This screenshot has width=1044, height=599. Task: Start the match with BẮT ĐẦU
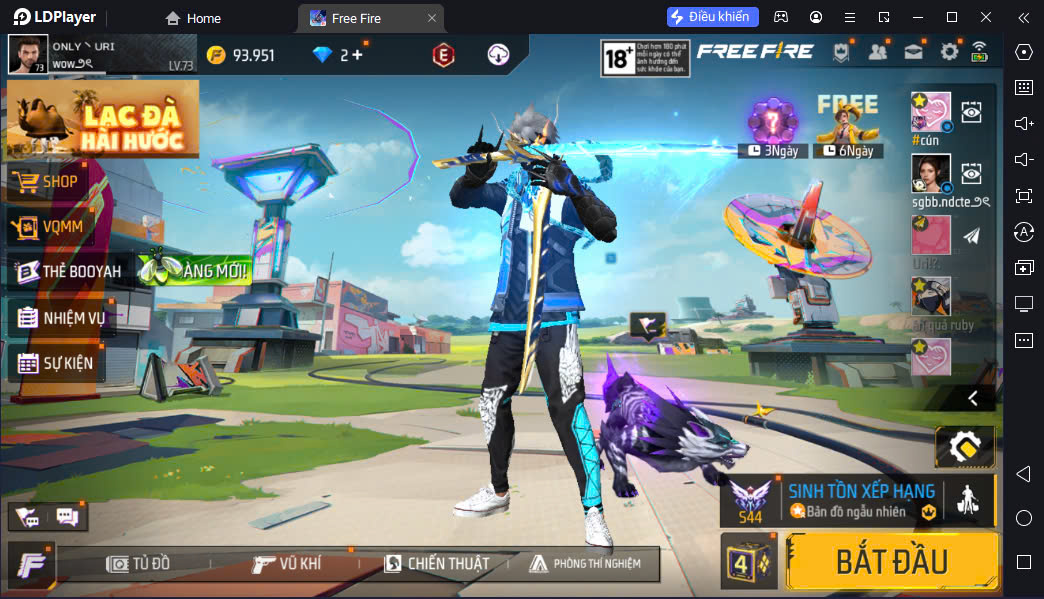pyautogui.click(x=891, y=561)
